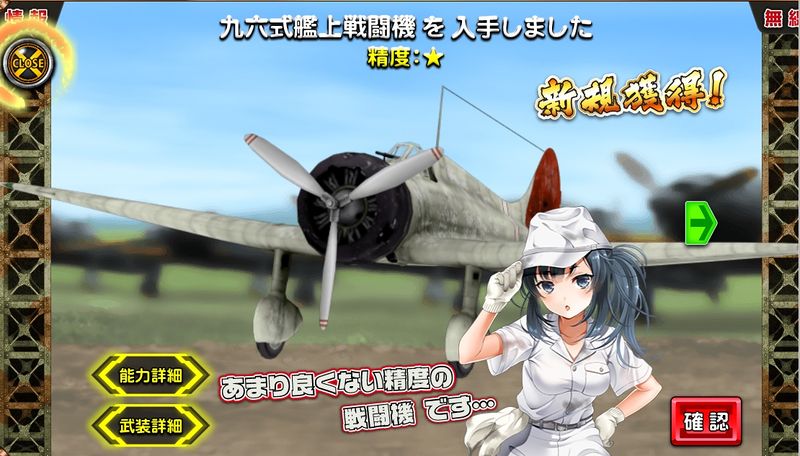Open the 能力詳細 ability details
The width and height of the screenshot is (800, 456).
click(x=151, y=375)
